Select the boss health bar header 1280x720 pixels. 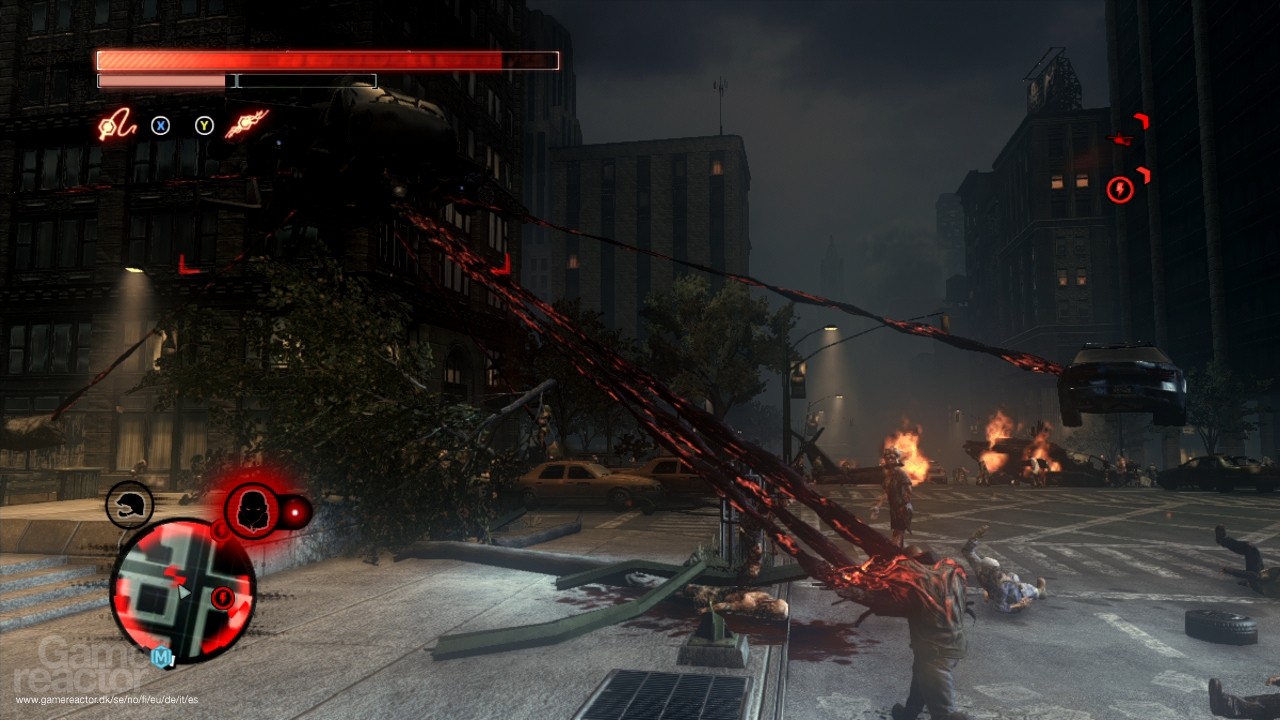[325, 59]
